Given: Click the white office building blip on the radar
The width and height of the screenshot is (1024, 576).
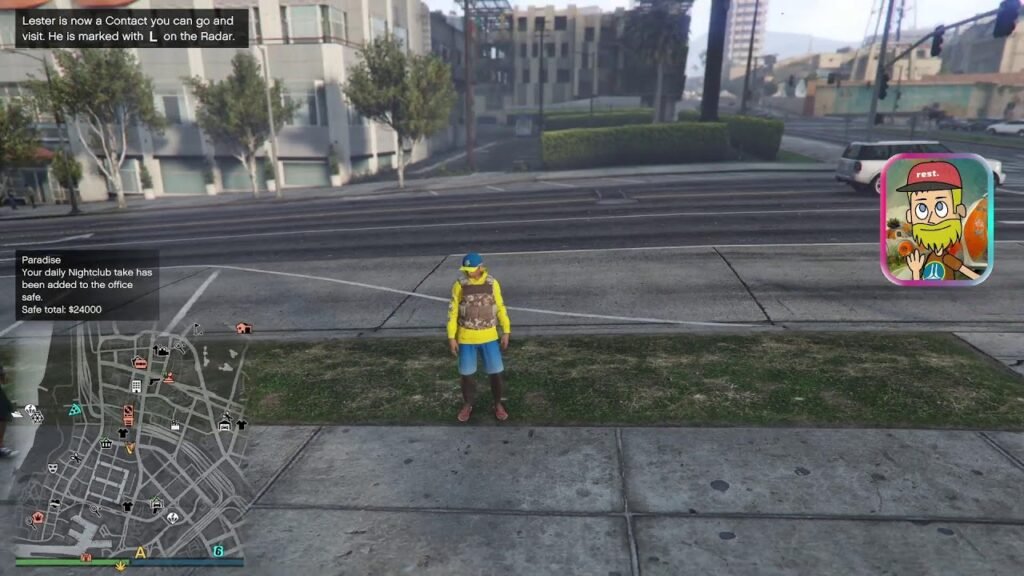Looking at the screenshot, I should (x=136, y=385).
